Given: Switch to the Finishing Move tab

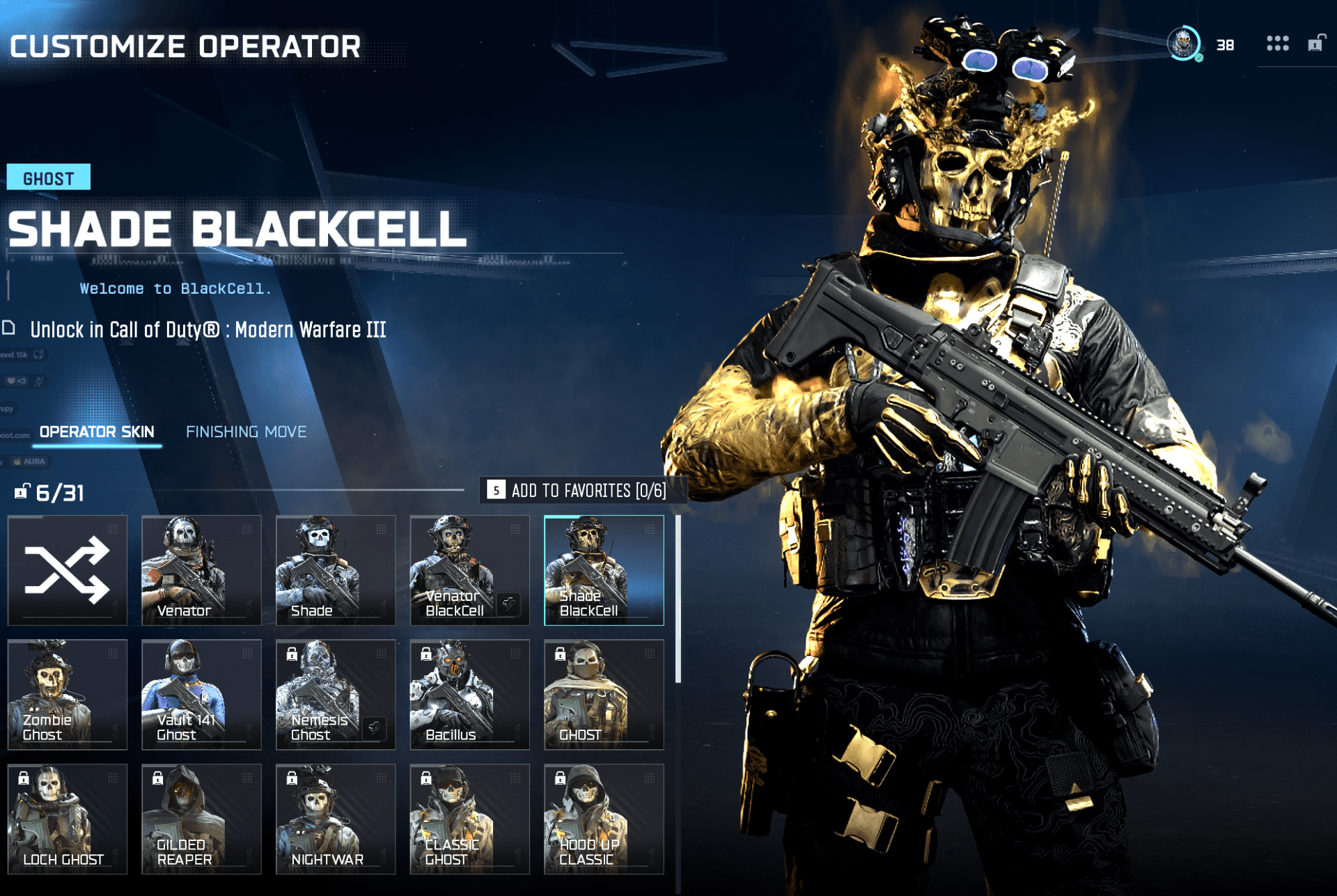Looking at the screenshot, I should point(246,432).
